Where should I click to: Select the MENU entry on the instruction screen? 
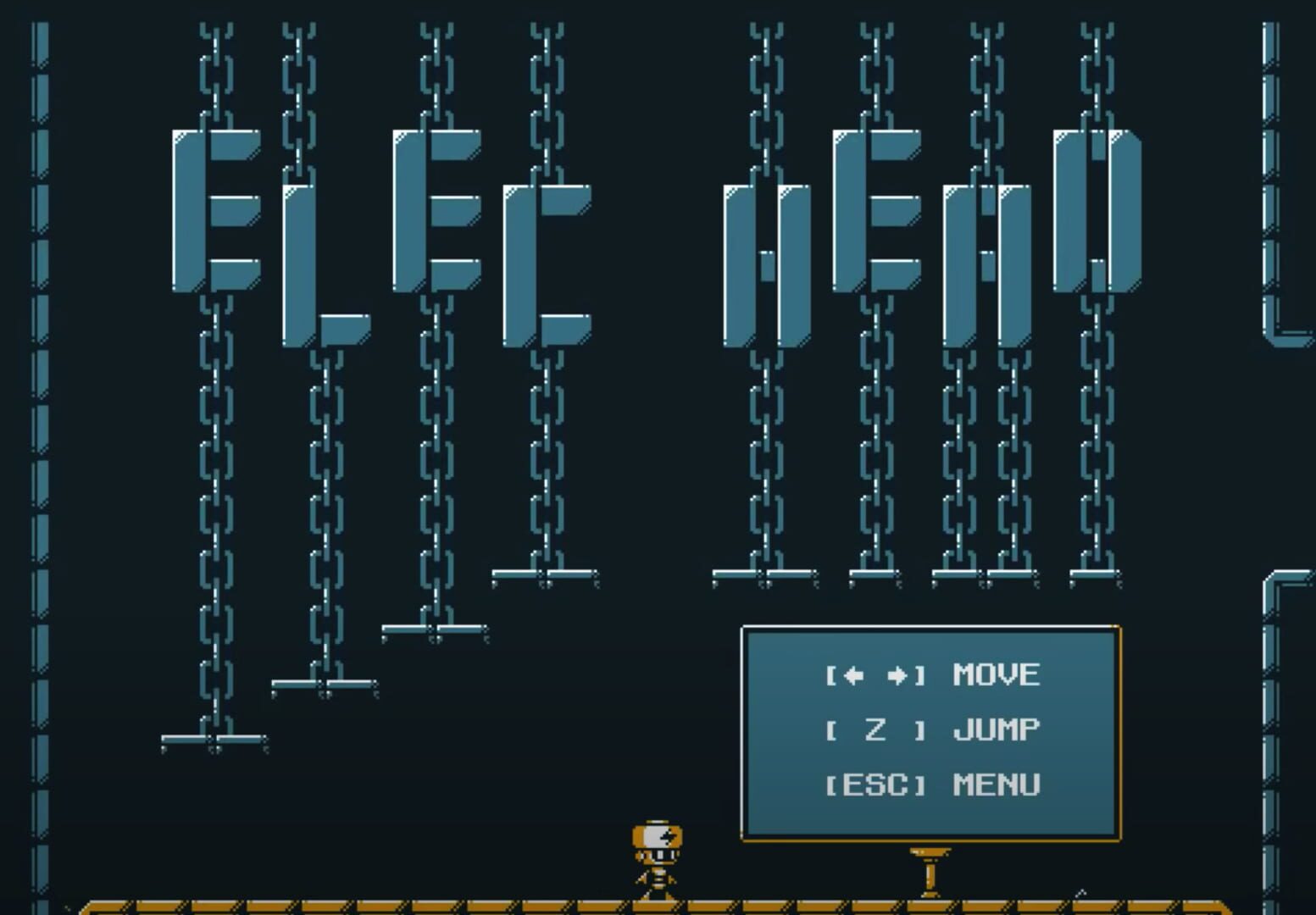996,784
